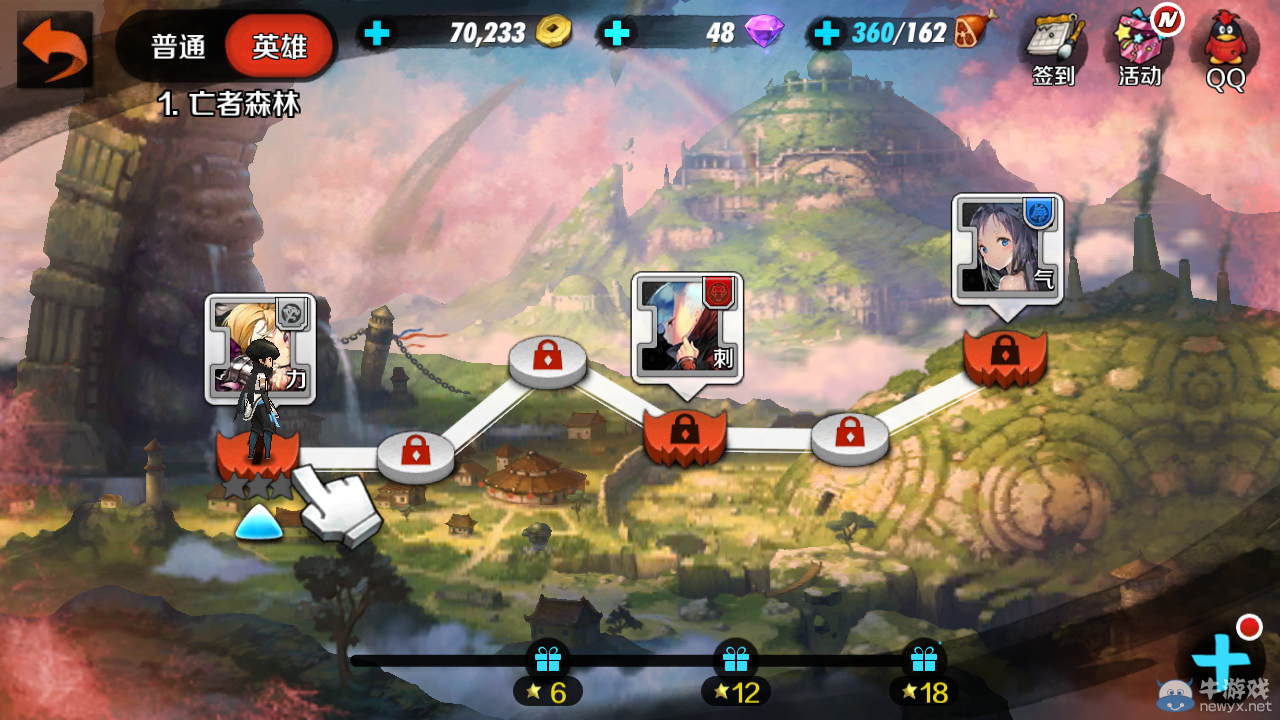Refill stamina using the meat plus button
The height and width of the screenshot is (720, 1280).
827,34
